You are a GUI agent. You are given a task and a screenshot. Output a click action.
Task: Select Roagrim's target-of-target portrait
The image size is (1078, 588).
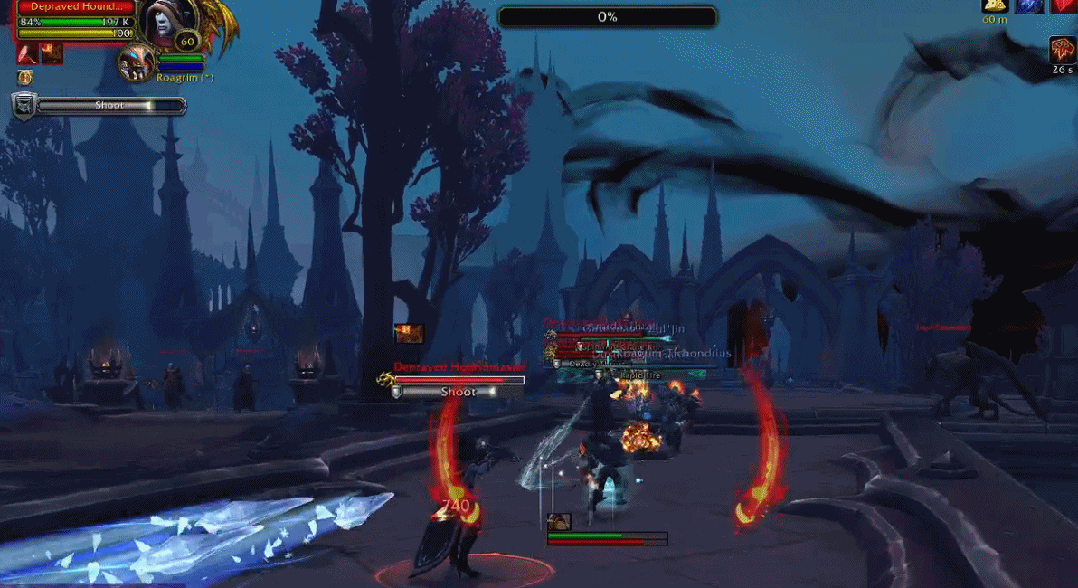pos(136,63)
